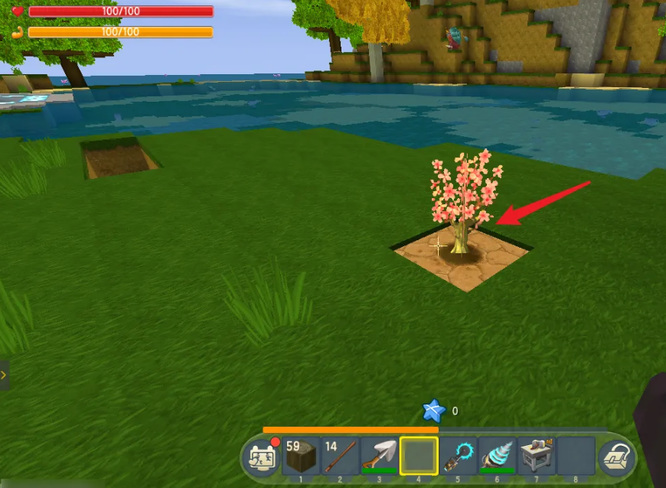Select the wooden stick stack of 14

point(340,456)
